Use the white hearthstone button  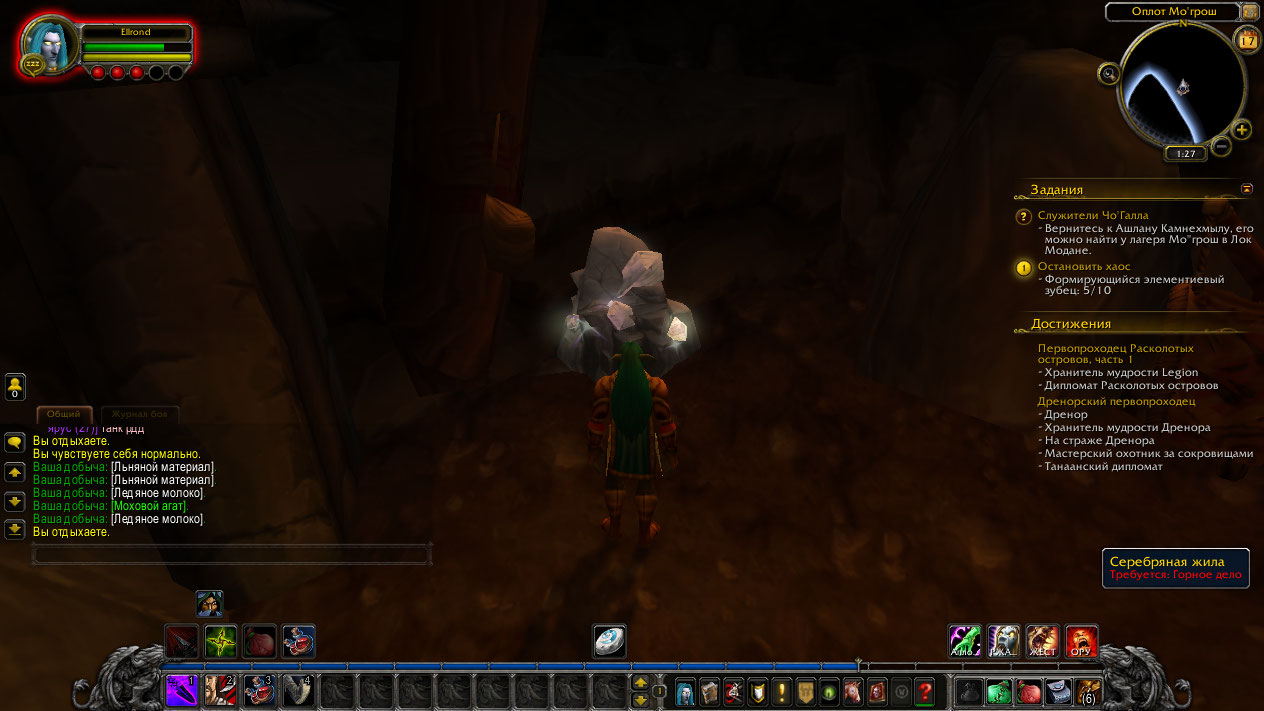coord(609,641)
